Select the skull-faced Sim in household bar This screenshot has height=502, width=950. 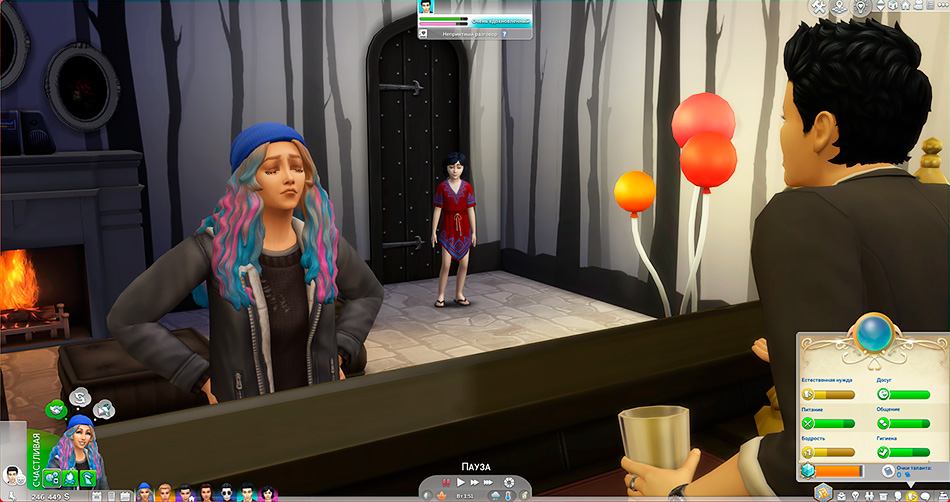coord(227,492)
